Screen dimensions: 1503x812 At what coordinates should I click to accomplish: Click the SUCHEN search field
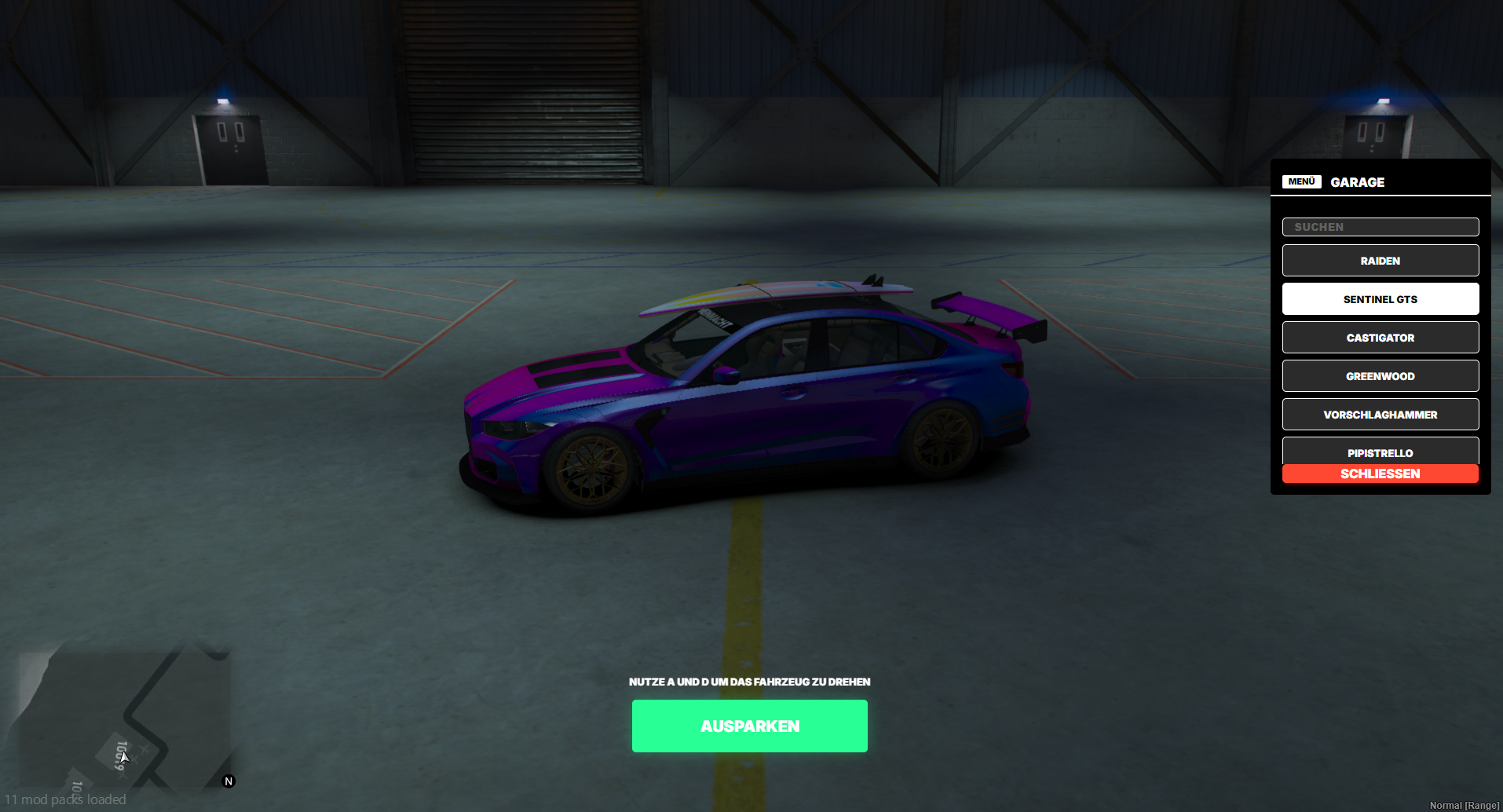pos(1380,226)
